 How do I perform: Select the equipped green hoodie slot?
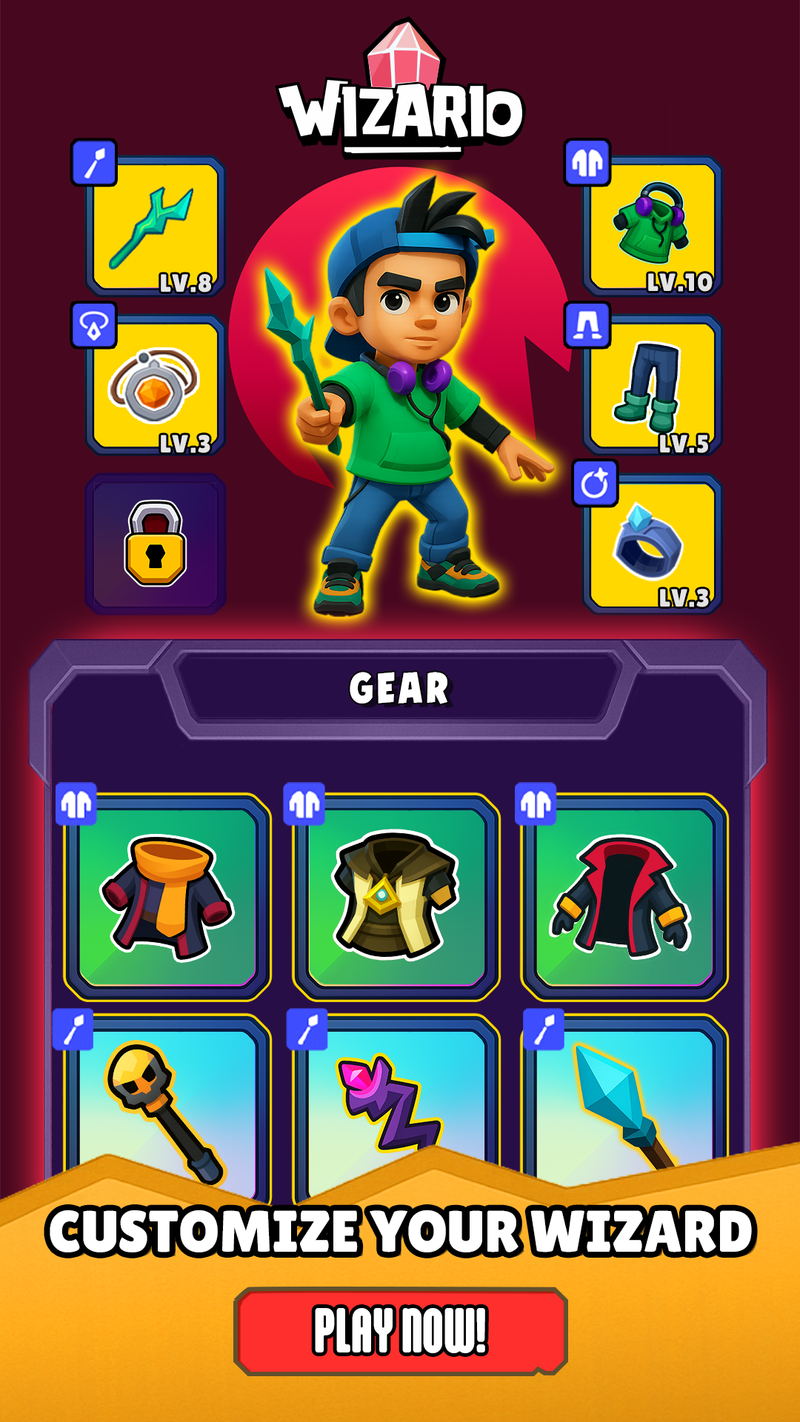pos(652,226)
